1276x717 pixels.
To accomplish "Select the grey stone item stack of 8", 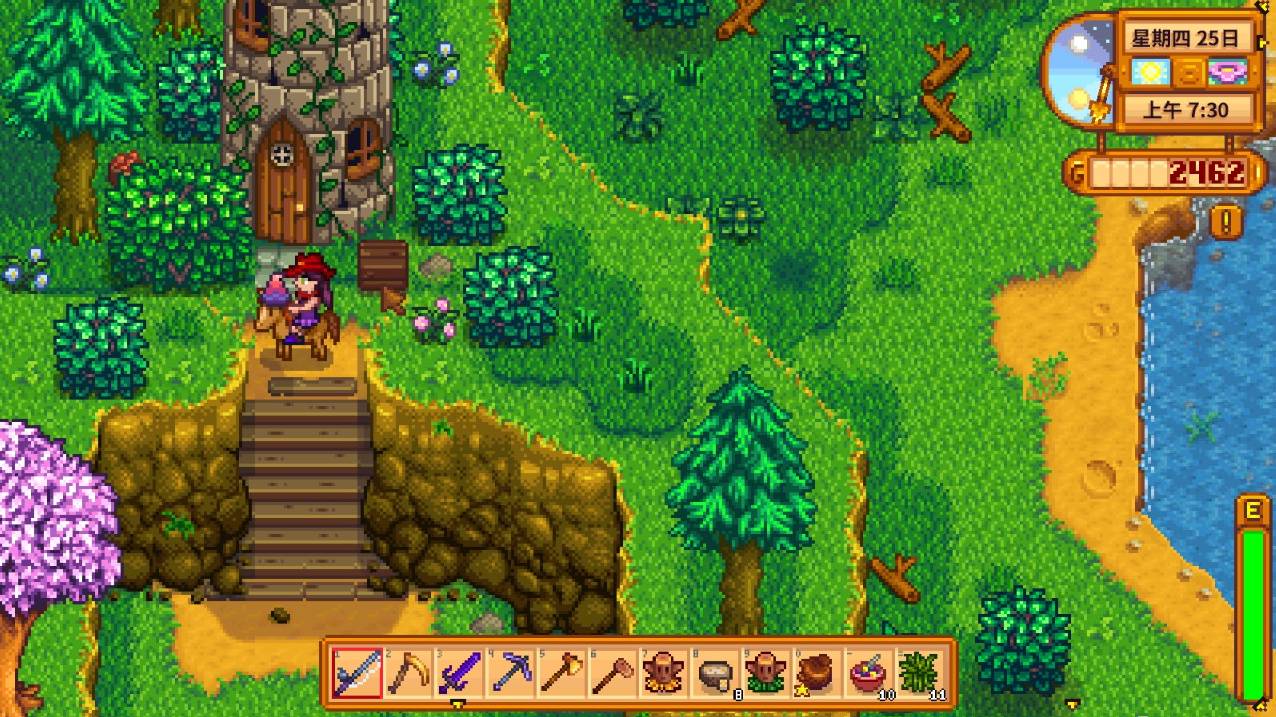I will 714,673.
